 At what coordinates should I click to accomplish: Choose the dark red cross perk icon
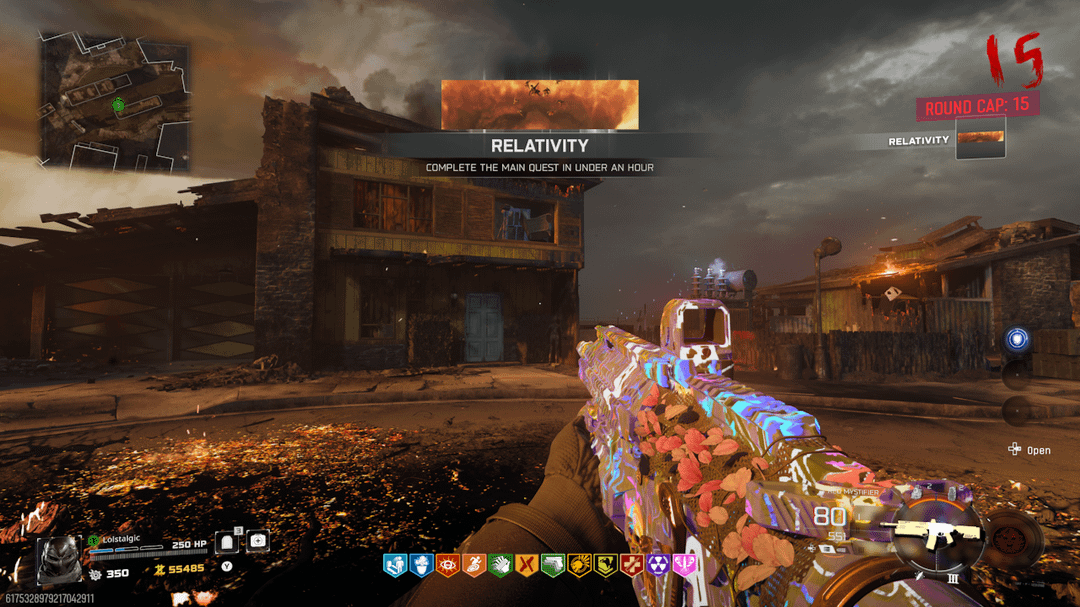pos(631,566)
